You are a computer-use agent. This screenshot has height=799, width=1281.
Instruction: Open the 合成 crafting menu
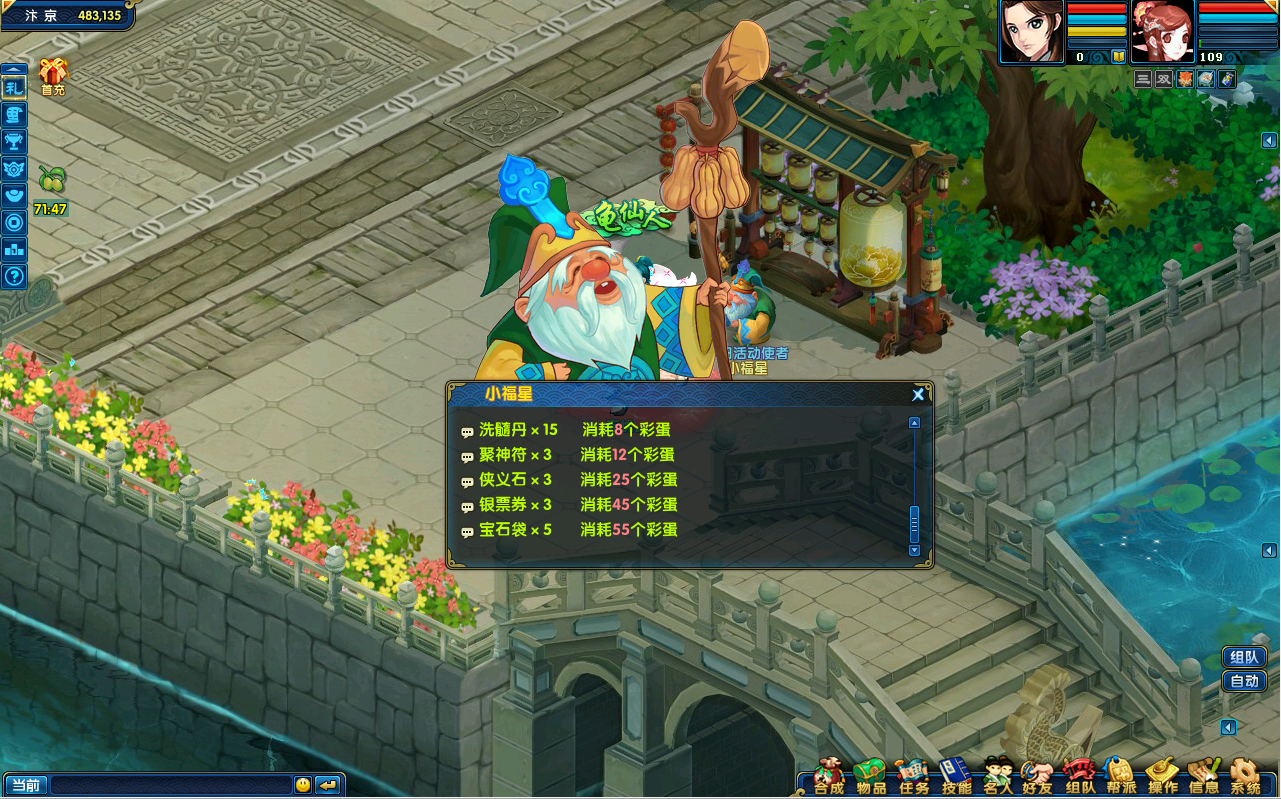(x=829, y=776)
